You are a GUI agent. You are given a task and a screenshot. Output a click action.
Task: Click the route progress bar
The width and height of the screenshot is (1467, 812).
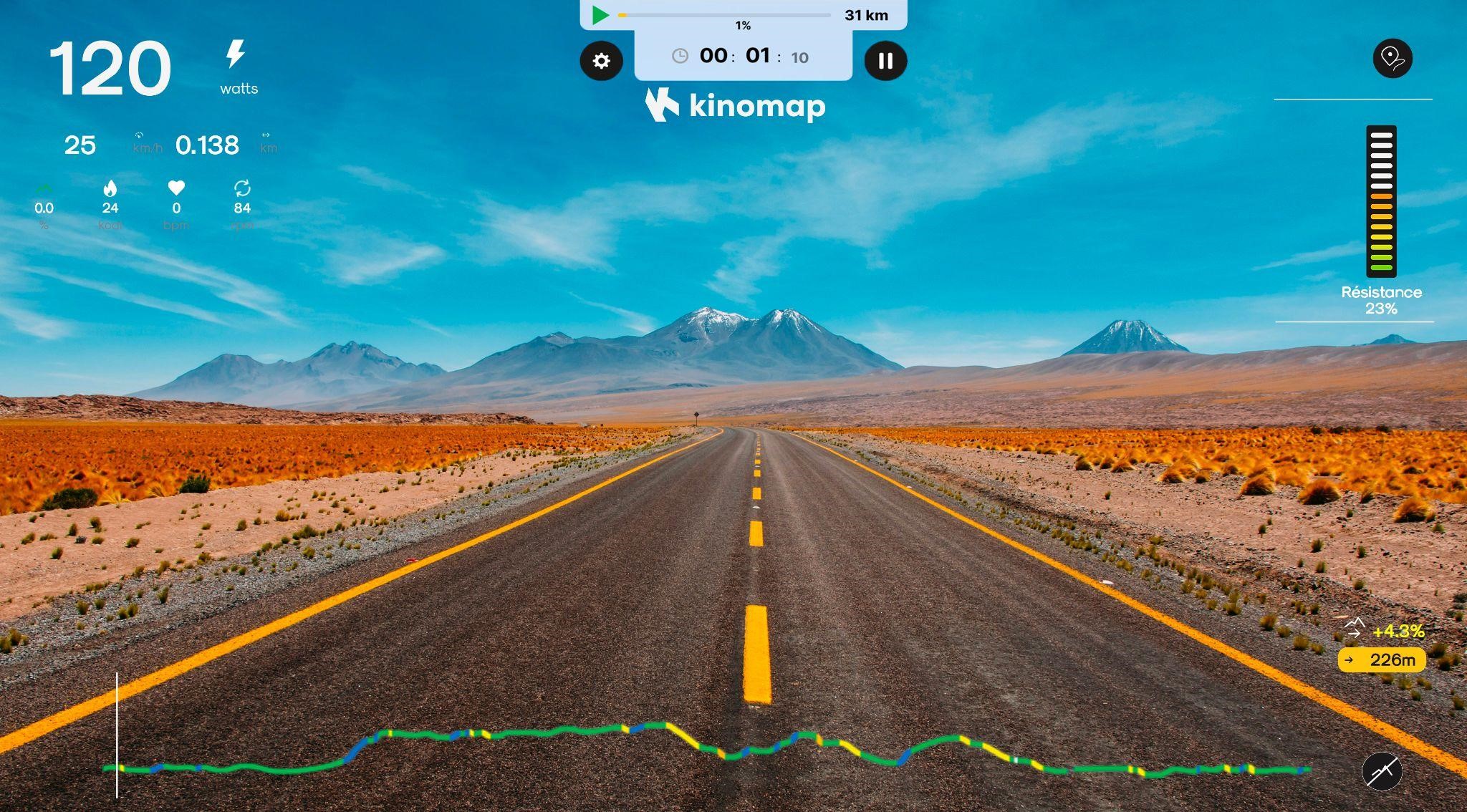pyautogui.click(x=723, y=15)
